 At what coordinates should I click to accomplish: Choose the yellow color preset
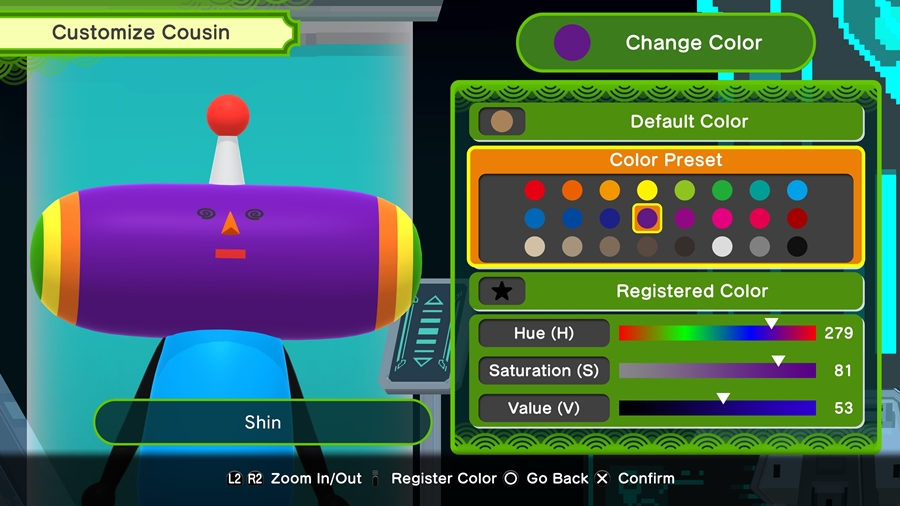point(647,190)
